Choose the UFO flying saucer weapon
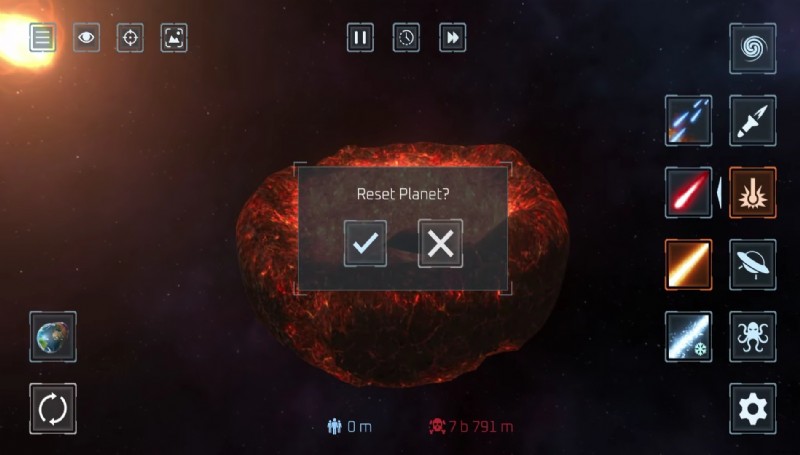 (752, 264)
